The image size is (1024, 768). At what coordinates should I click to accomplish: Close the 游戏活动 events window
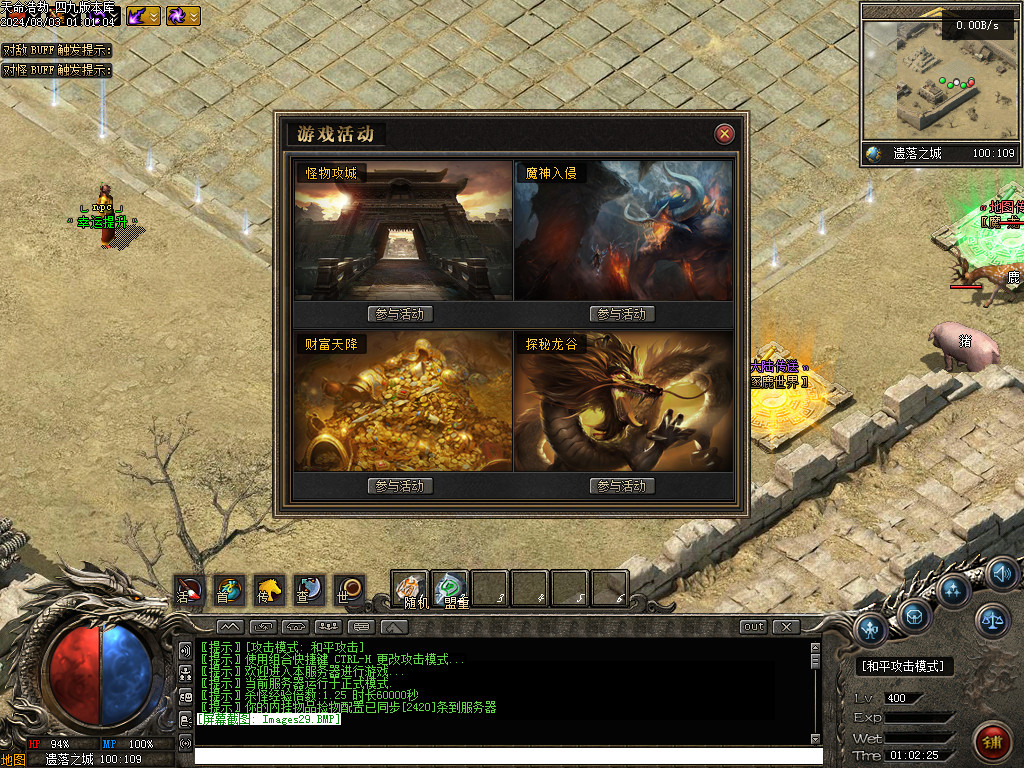(x=725, y=134)
